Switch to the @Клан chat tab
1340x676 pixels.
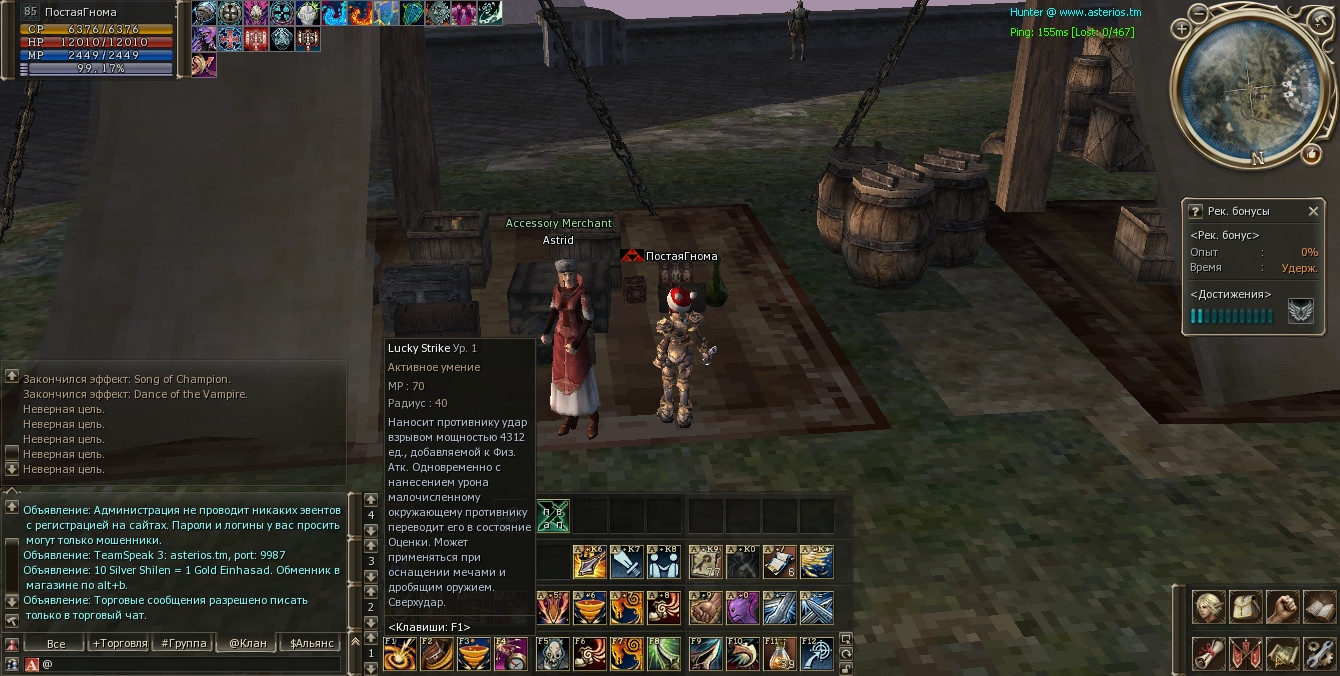pyautogui.click(x=248, y=643)
